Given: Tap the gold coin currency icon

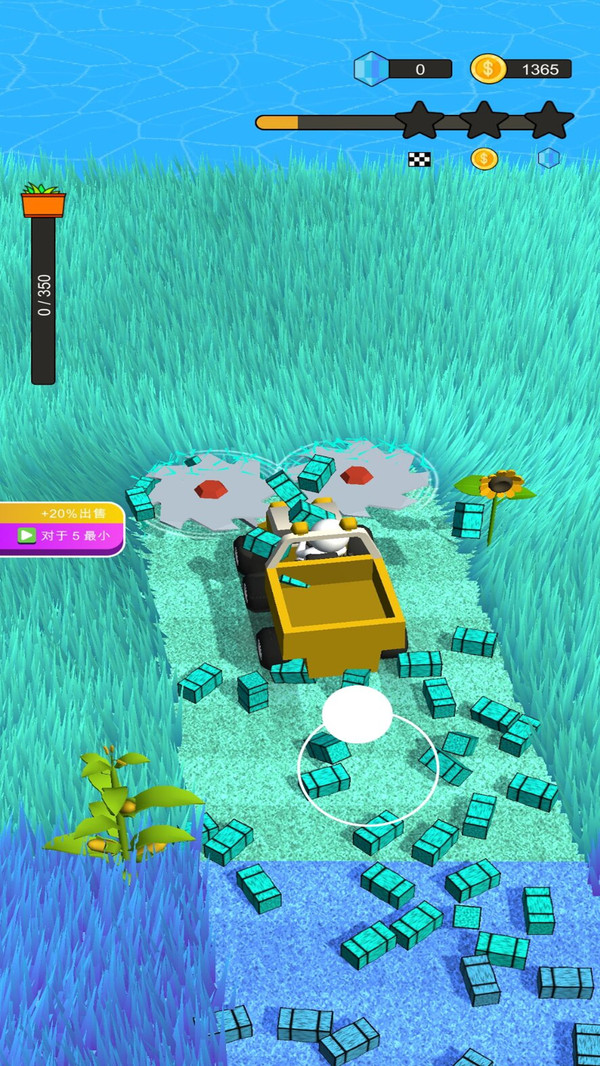Looking at the screenshot, I should [488, 69].
